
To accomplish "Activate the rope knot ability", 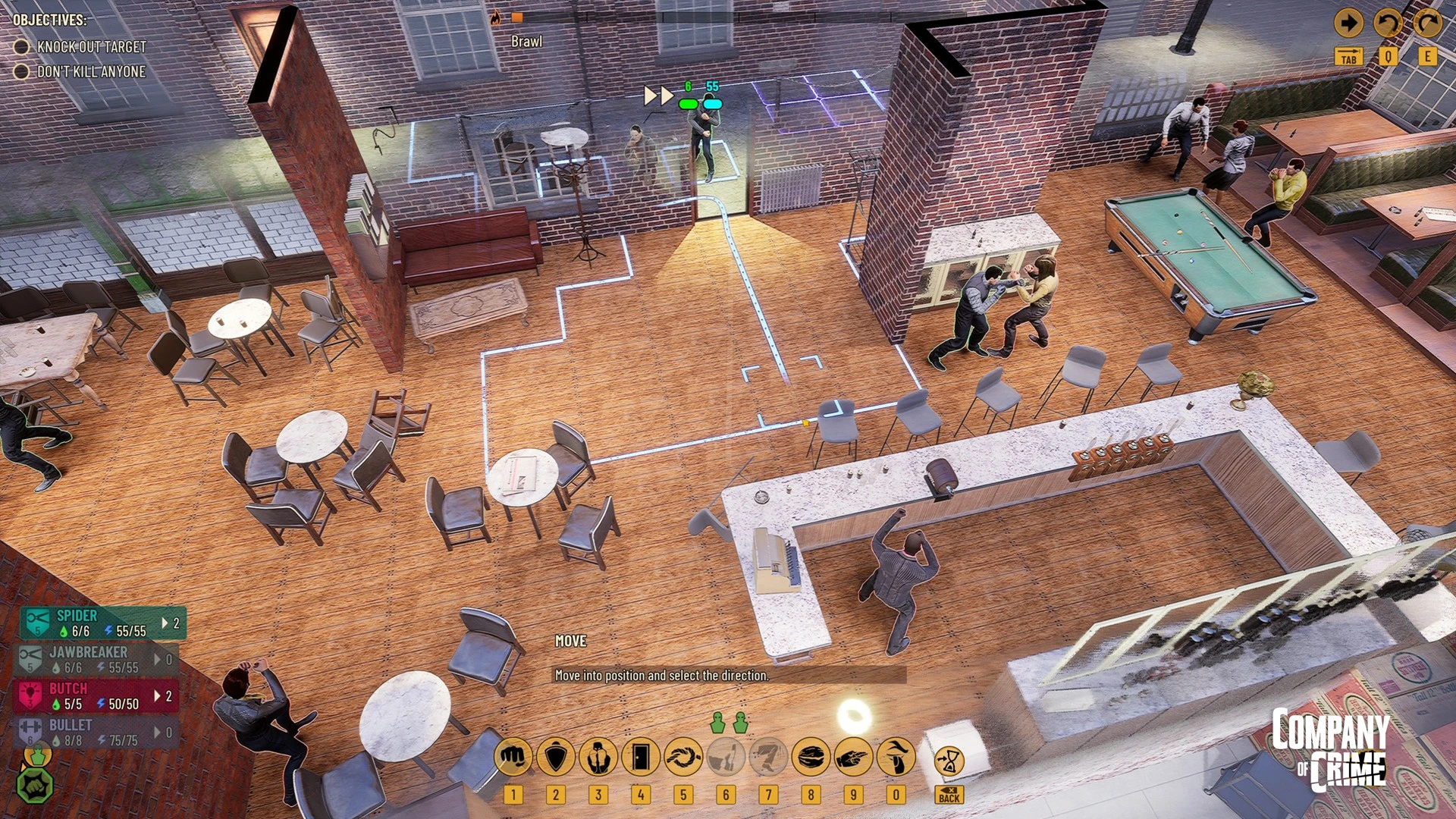I will click(x=683, y=757).
